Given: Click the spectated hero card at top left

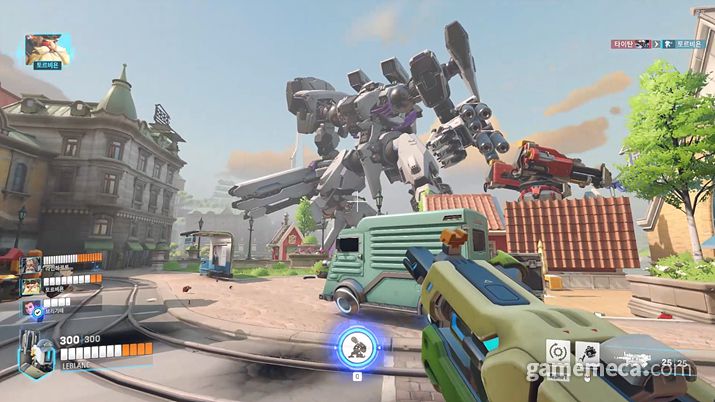Looking at the screenshot, I should 47,45.
